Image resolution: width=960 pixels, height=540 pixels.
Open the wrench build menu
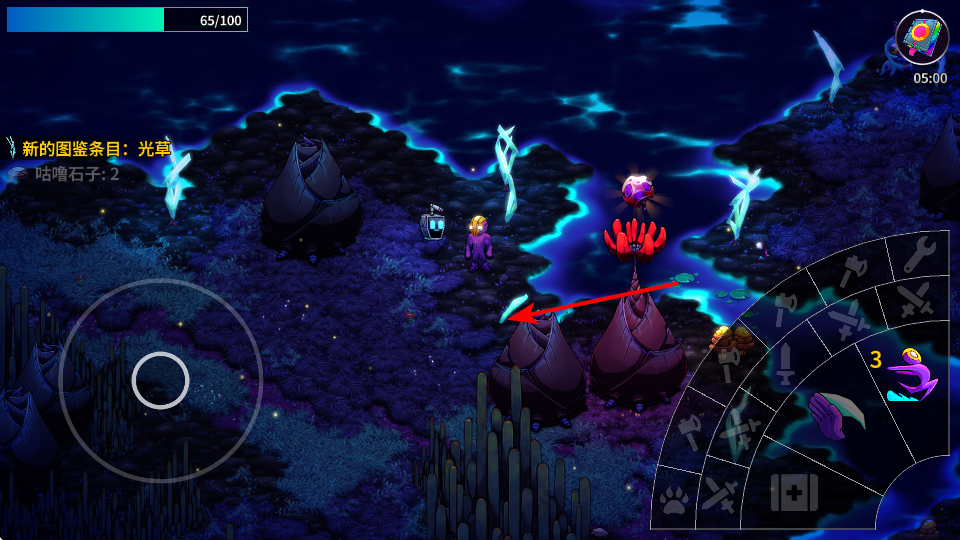(919, 255)
